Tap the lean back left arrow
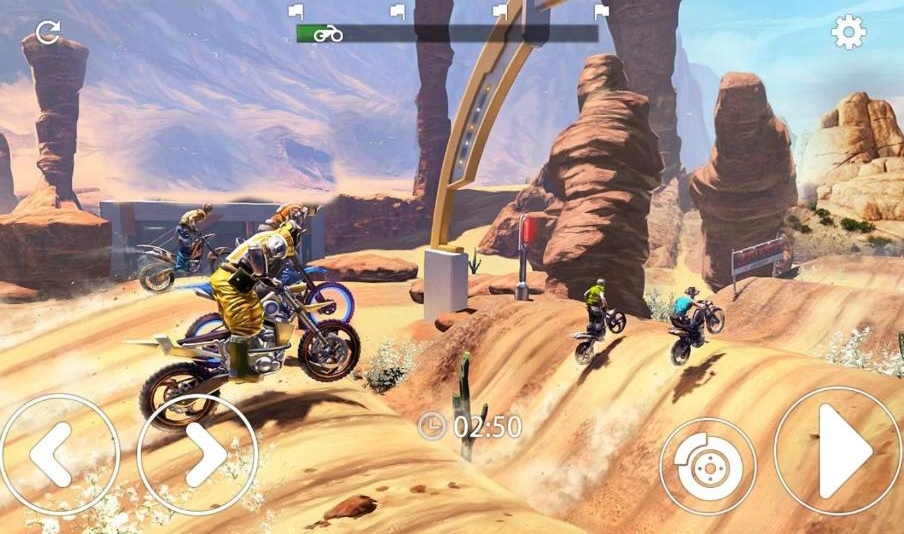Screen dimensions: 904x534 (58, 455)
